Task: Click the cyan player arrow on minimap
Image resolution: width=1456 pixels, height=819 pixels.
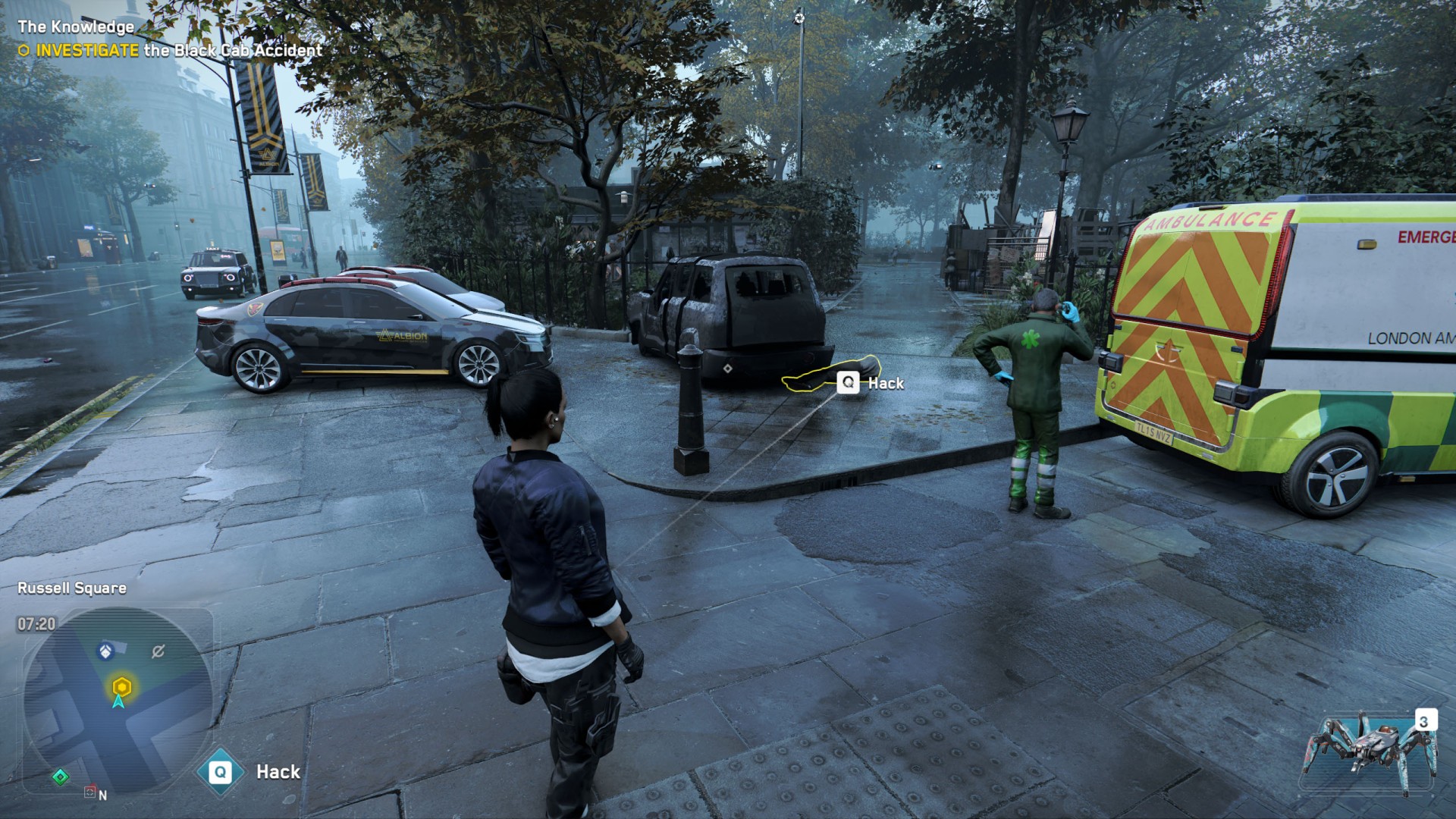Action: coord(118,702)
